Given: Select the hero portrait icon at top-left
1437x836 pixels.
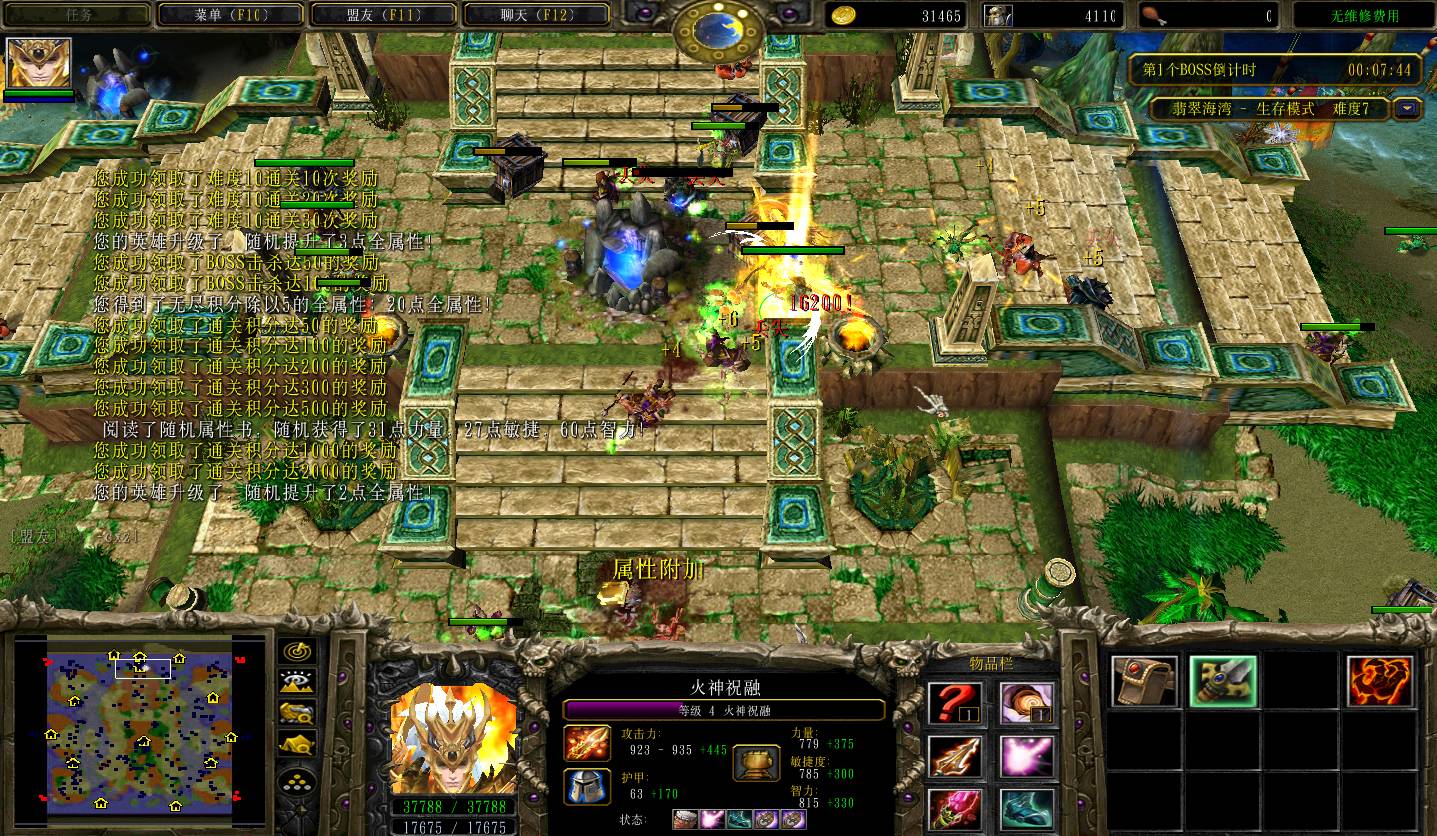Looking at the screenshot, I should pos(39,63).
